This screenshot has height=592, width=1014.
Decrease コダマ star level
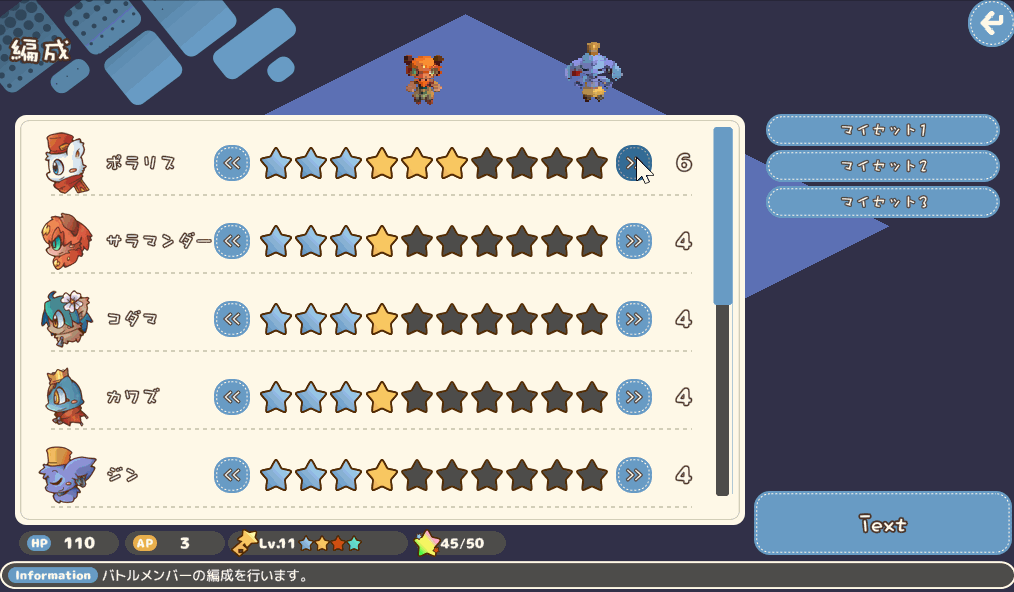(x=232, y=319)
